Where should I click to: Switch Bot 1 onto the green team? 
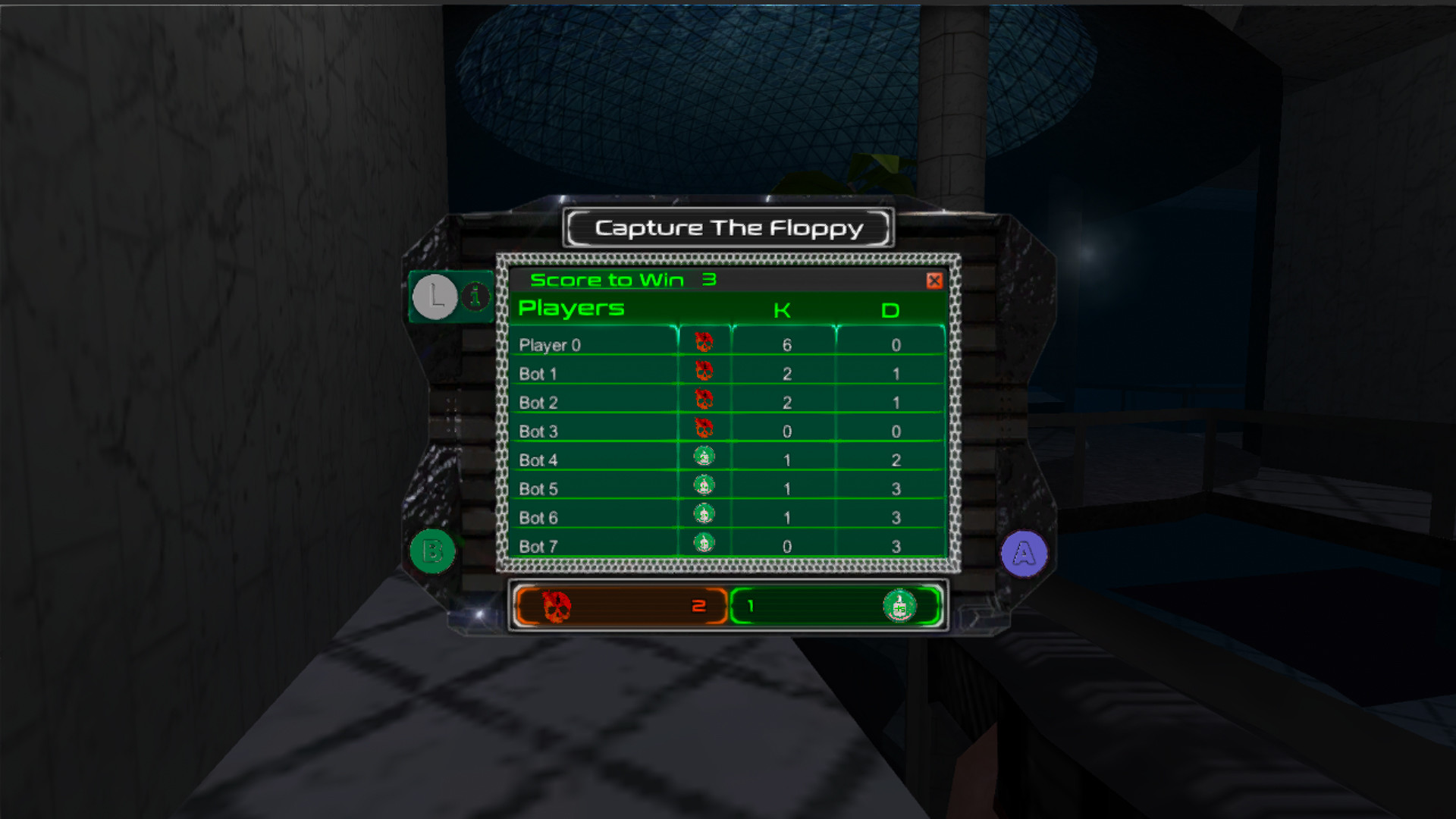703,372
